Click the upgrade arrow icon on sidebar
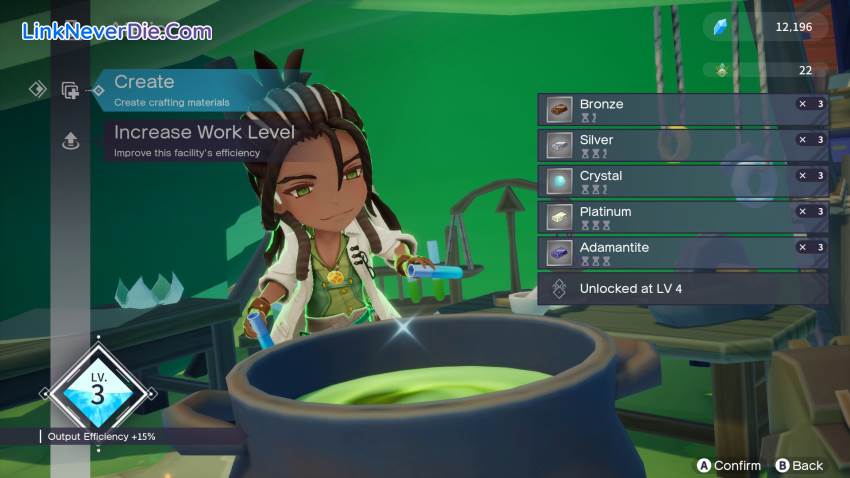This screenshot has height=478, width=850. tap(70, 142)
